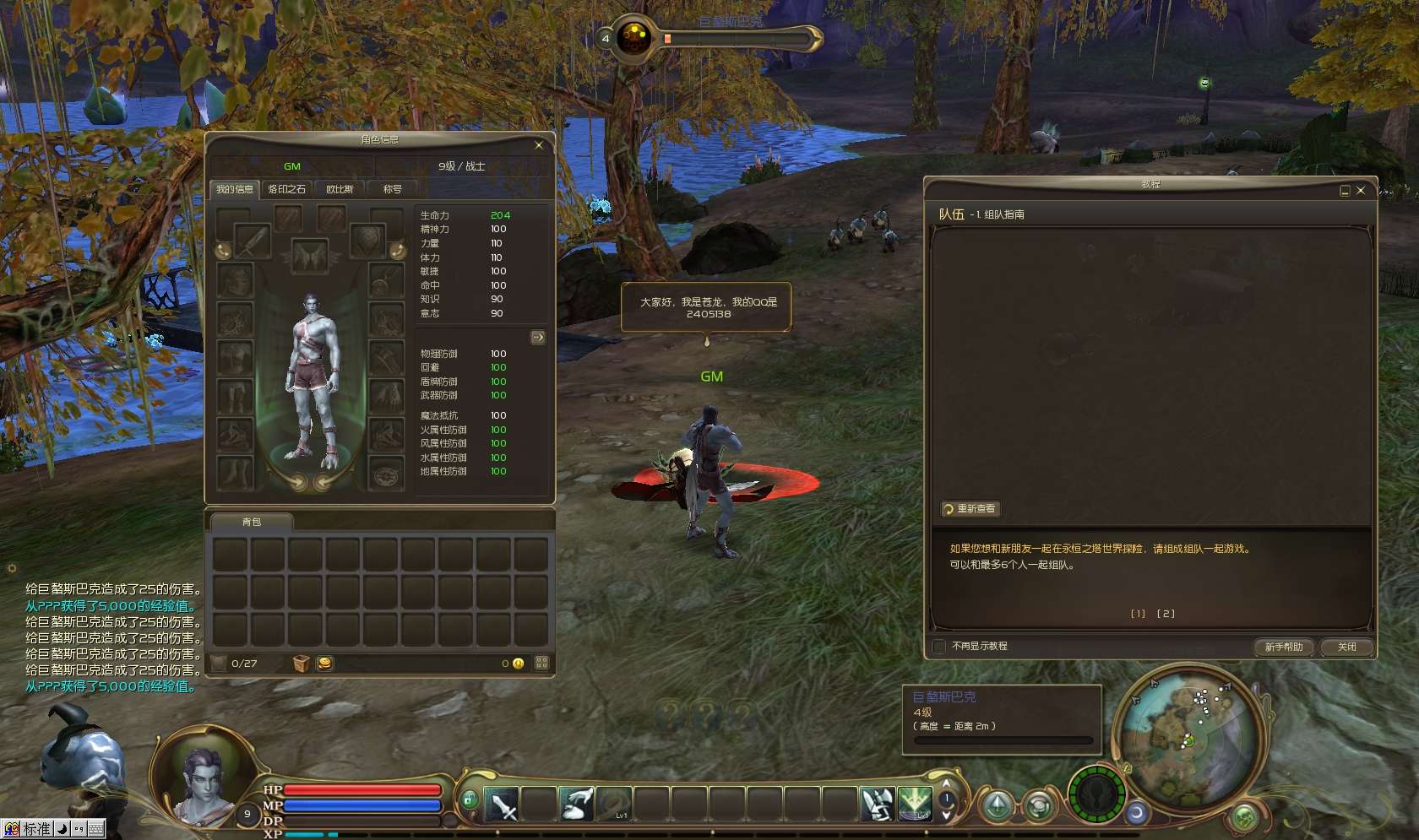Go to tutorial page [2]
The width and height of the screenshot is (1419, 840).
pyautogui.click(x=1166, y=614)
